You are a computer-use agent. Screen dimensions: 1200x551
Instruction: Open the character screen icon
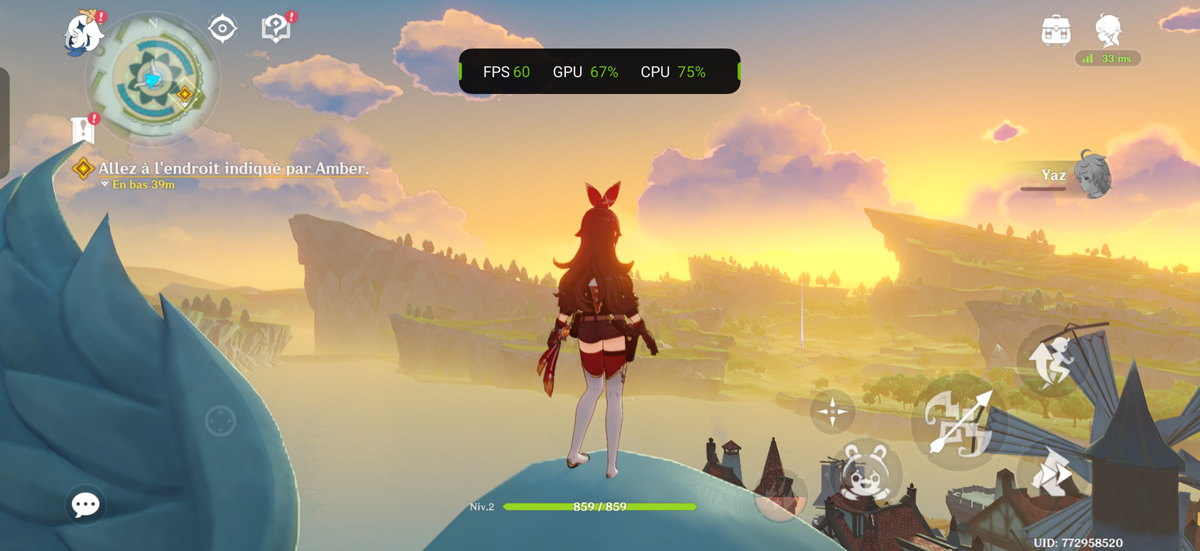[x=1108, y=30]
